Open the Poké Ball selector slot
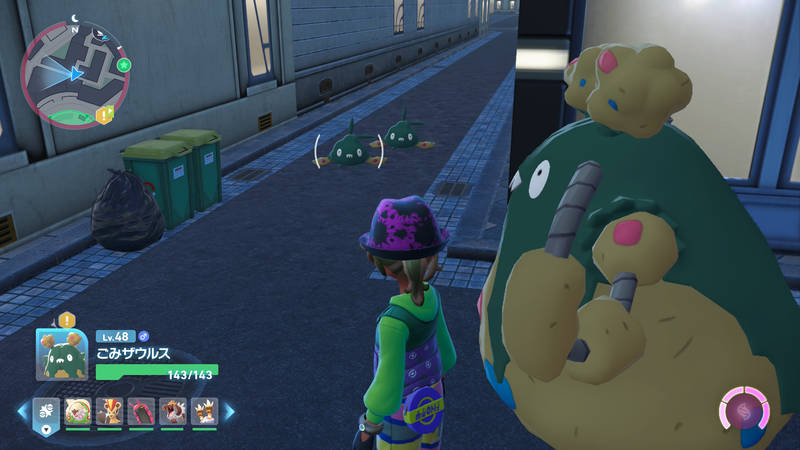The height and width of the screenshot is (450, 800). pos(47,410)
